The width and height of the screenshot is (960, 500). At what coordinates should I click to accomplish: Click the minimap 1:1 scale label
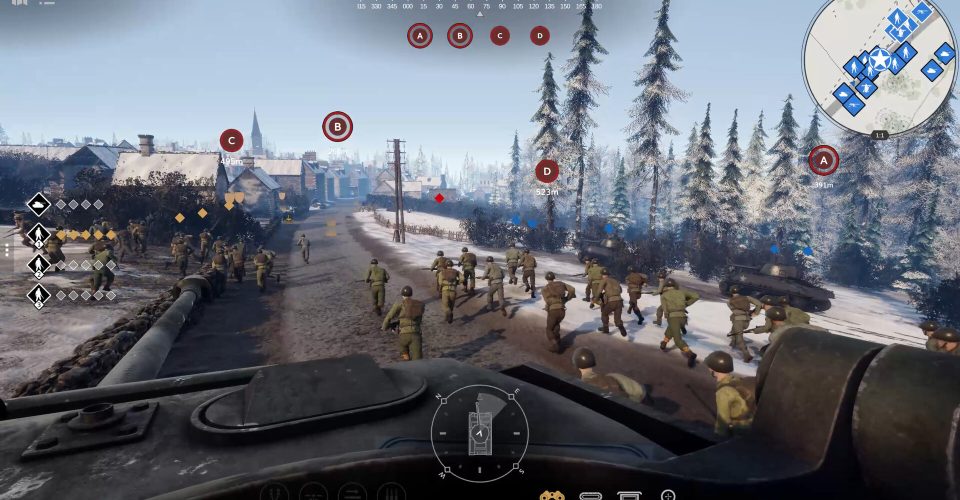pos(880,134)
